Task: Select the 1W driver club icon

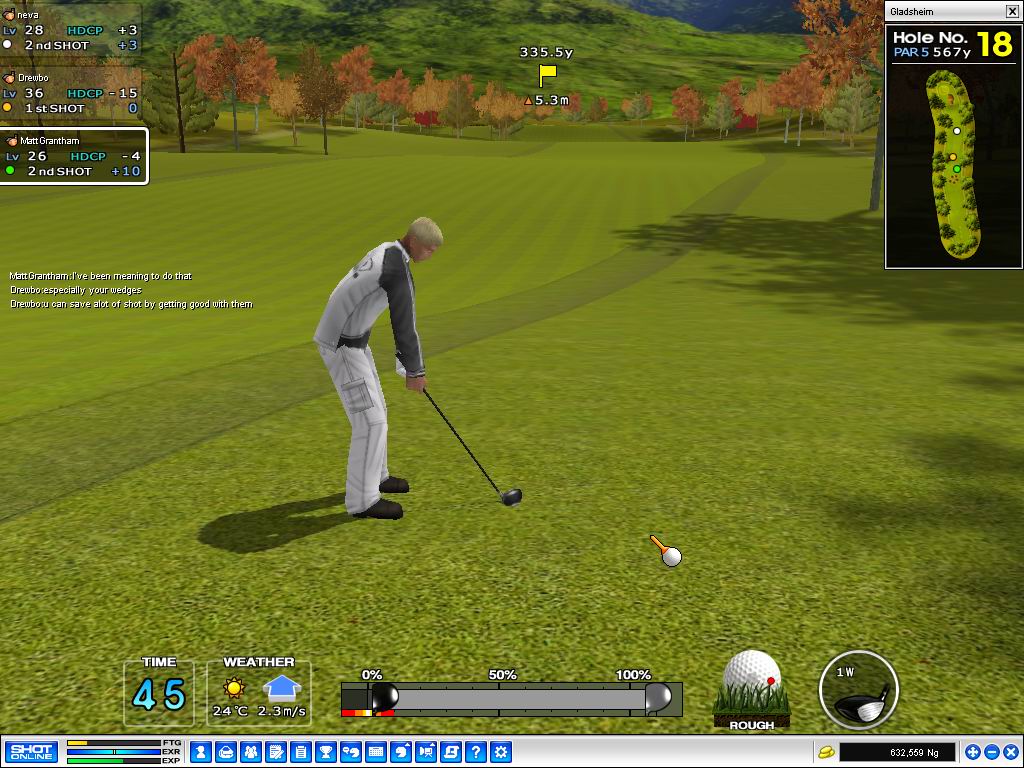Action: tap(858, 690)
